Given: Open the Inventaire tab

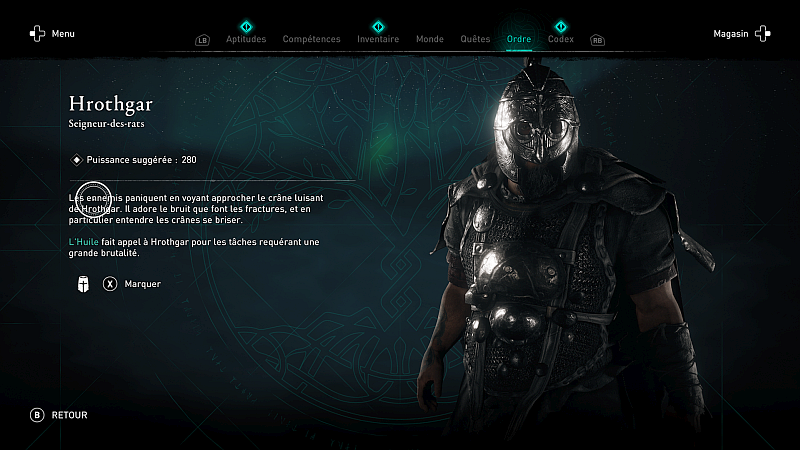Looking at the screenshot, I should pyautogui.click(x=378, y=39).
